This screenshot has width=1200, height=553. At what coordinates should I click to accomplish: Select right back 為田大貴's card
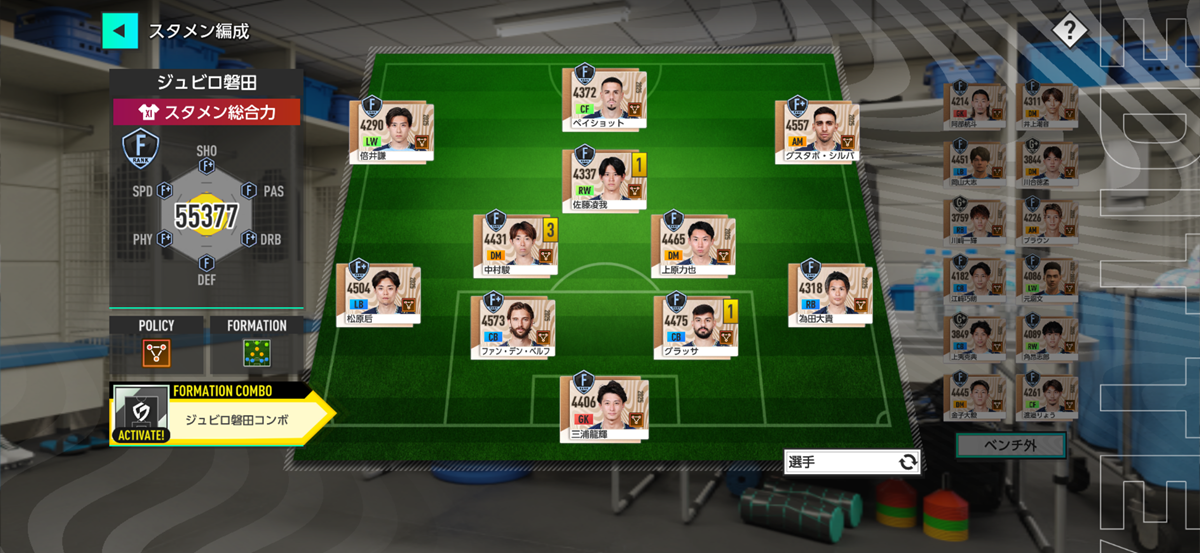click(830, 295)
